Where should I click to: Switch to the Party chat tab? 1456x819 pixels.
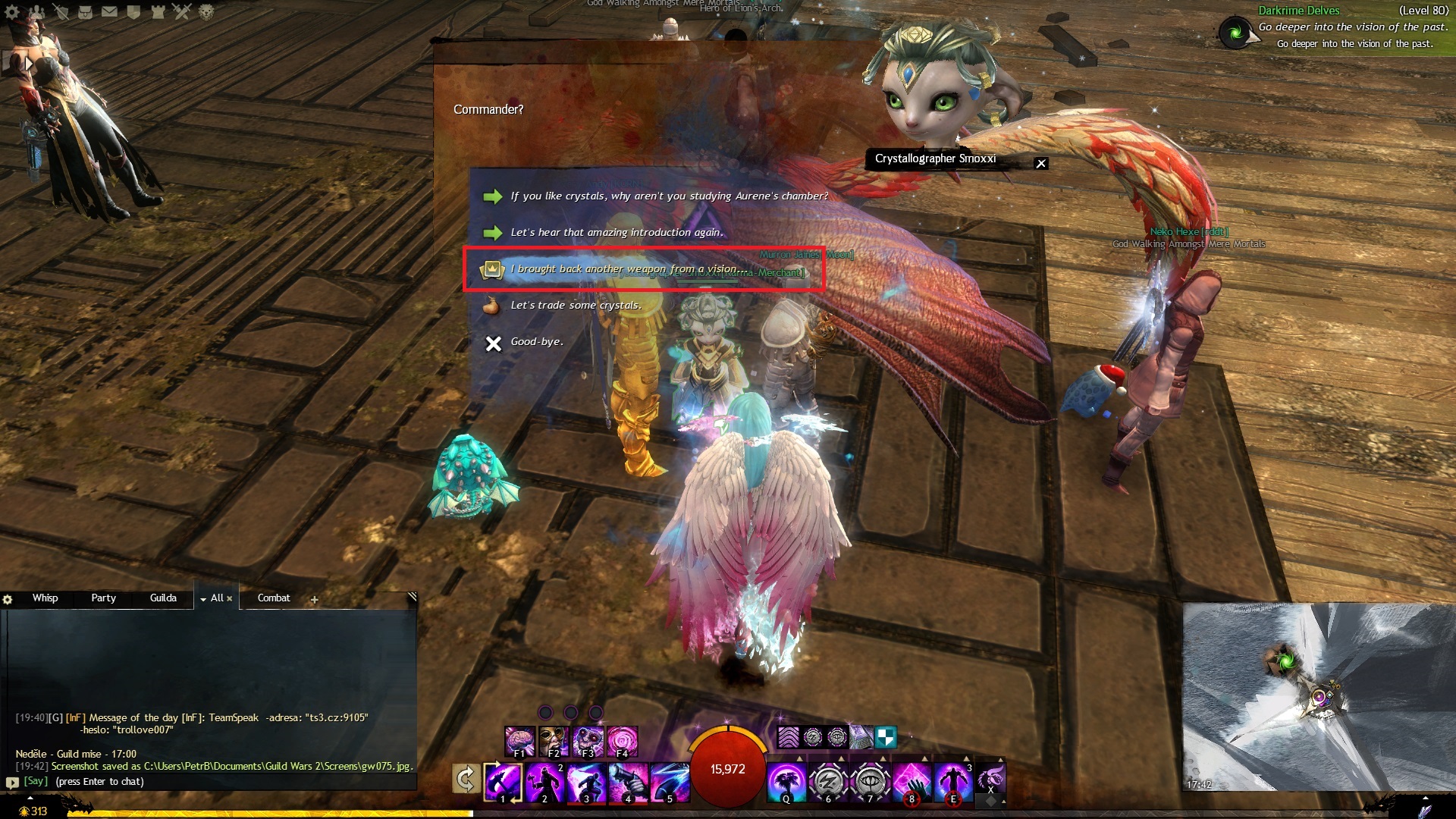coord(104,598)
